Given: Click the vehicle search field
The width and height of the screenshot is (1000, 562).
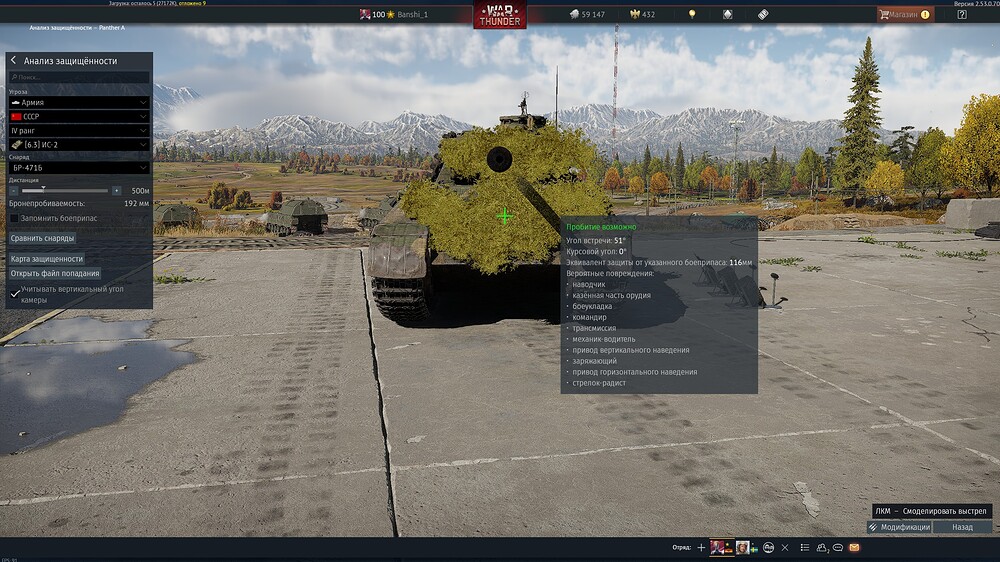Looking at the screenshot, I should 80,77.
